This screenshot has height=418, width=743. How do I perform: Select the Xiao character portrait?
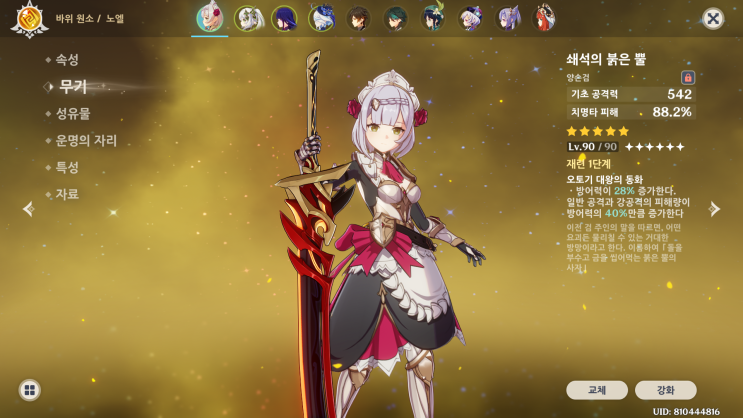[x=396, y=18]
